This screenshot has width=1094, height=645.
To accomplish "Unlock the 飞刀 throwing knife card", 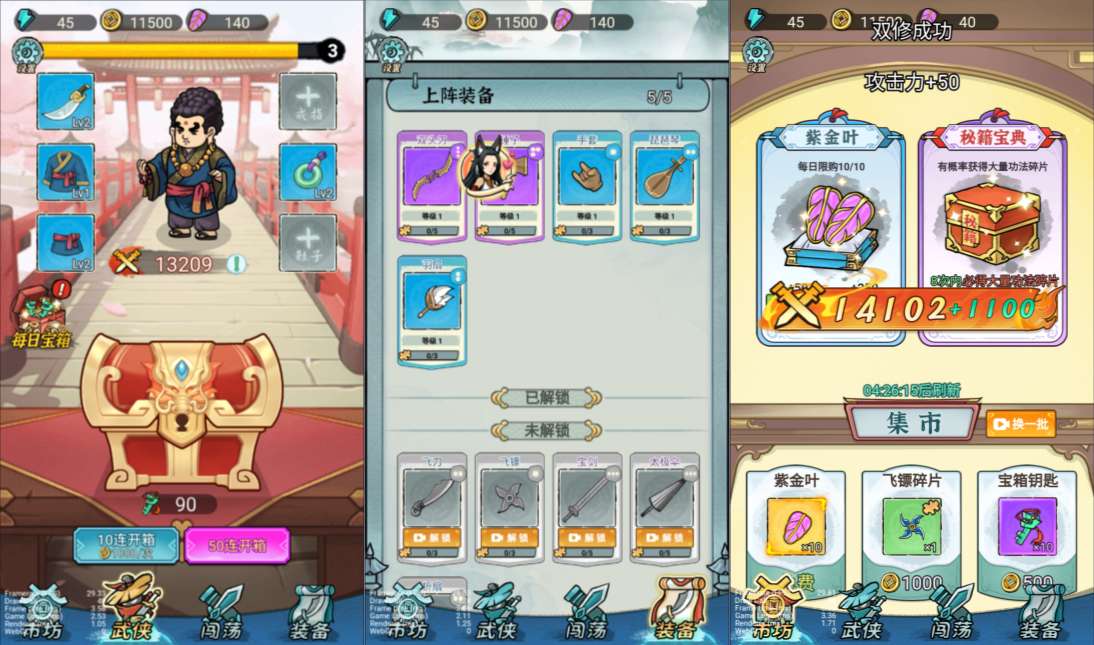I will tap(432, 537).
